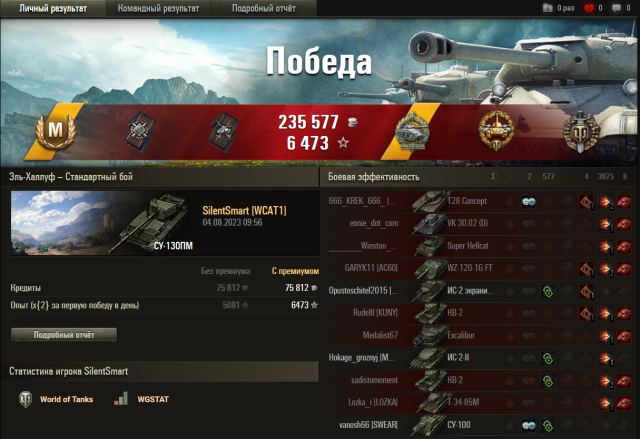Click the Mastery badge M medal
This screenshot has width=640, height=439.
pos(50,130)
